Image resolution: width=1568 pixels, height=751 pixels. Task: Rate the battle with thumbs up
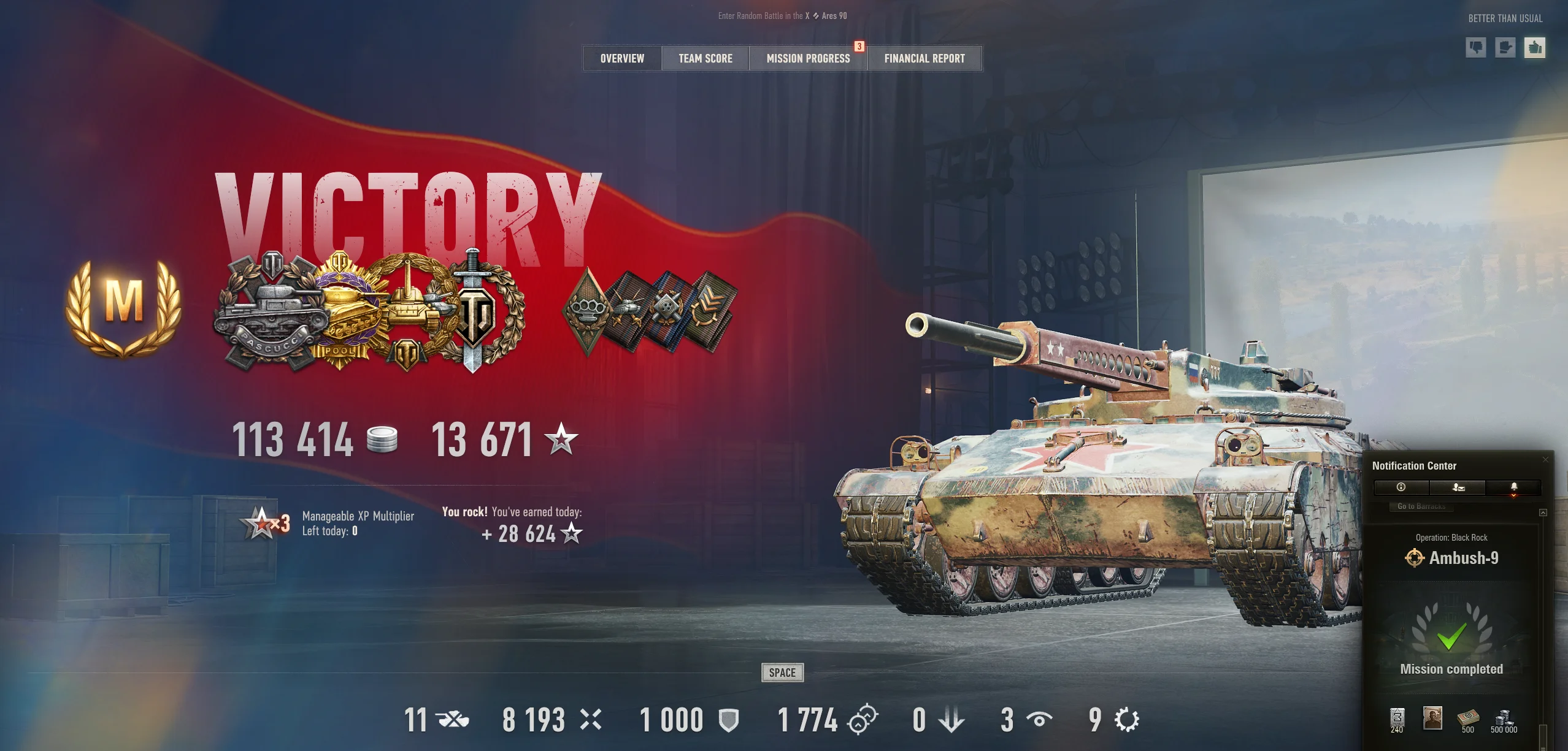pos(1535,48)
